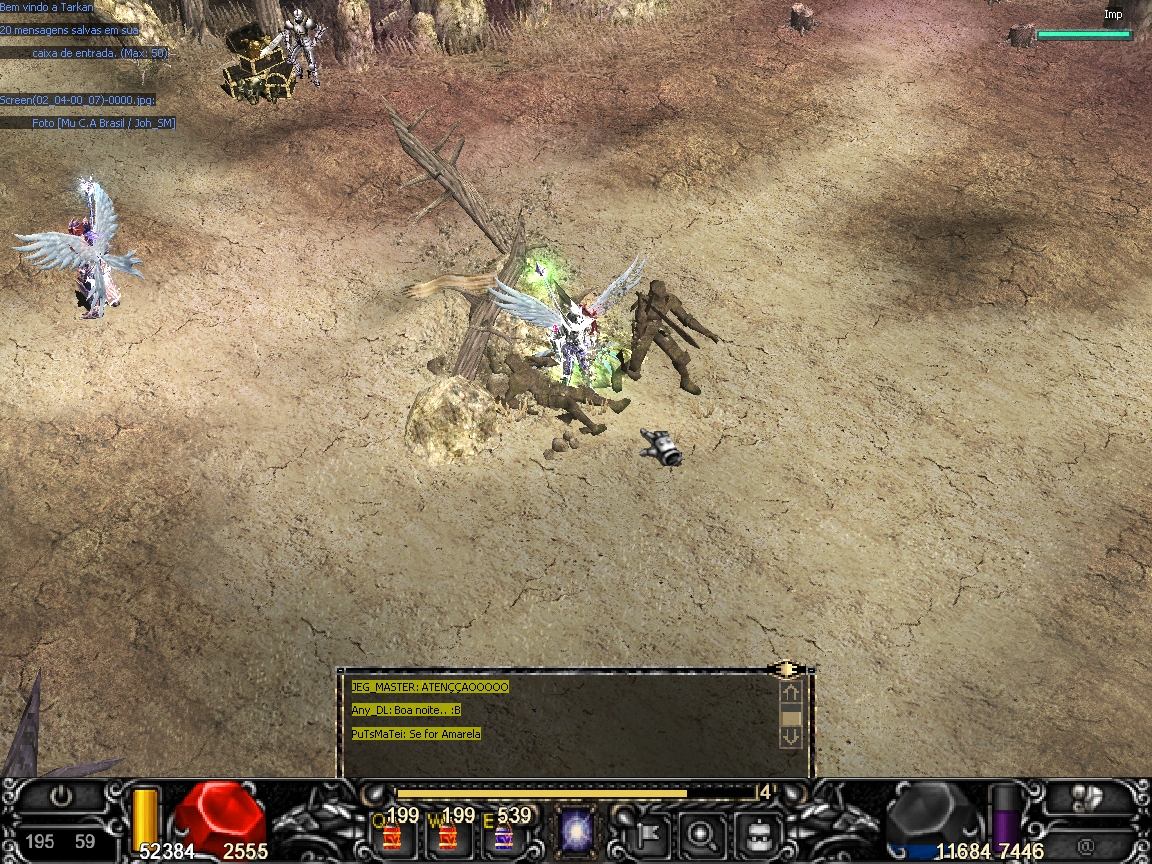The width and height of the screenshot is (1152, 864).
Task: Select JEG_MASTER's chat message
Action: [x=430, y=687]
